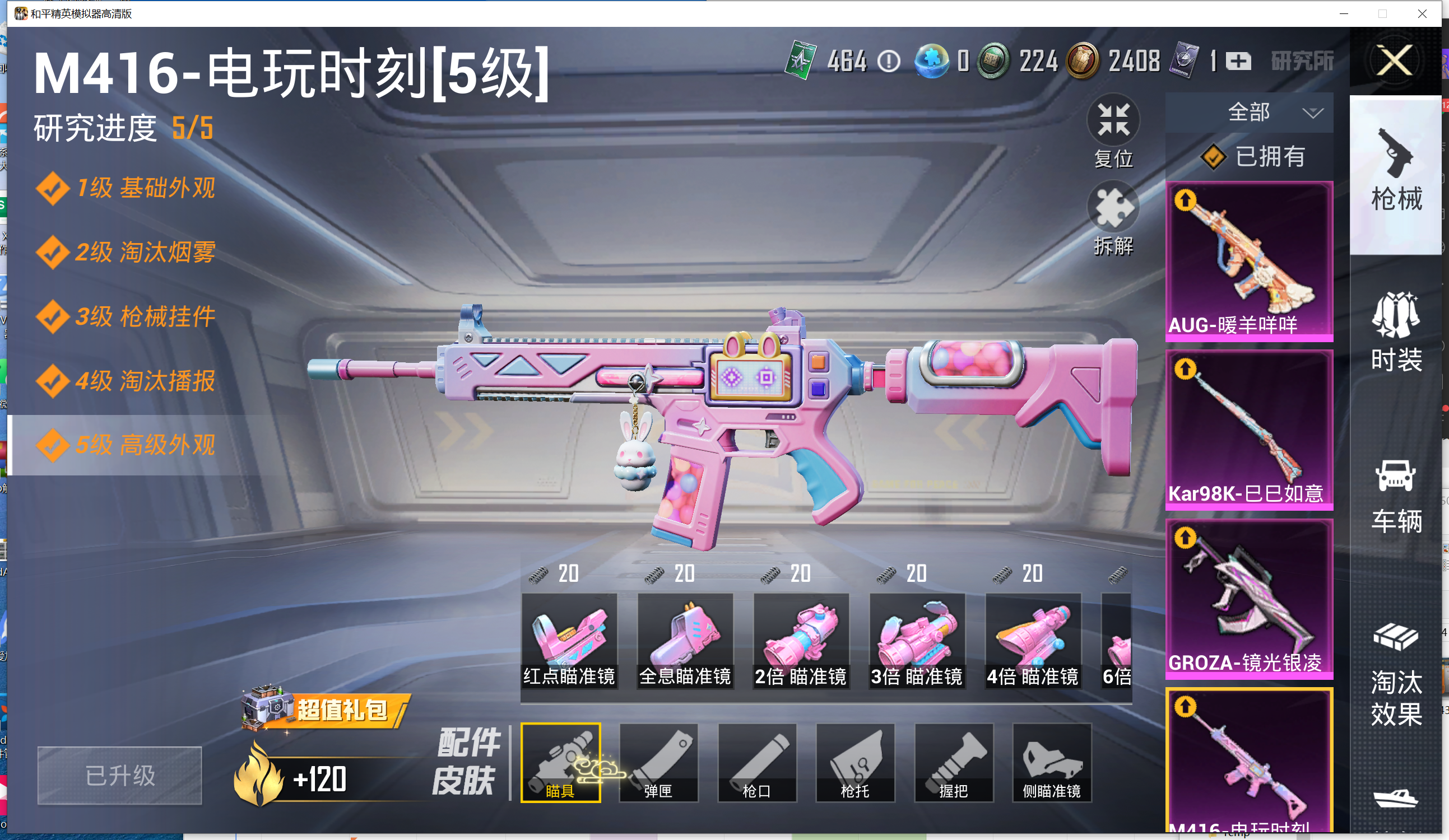Minimize the emulator window
Screen dimensions: 1449x840
pyautogui.click(x=1344, y=13)
